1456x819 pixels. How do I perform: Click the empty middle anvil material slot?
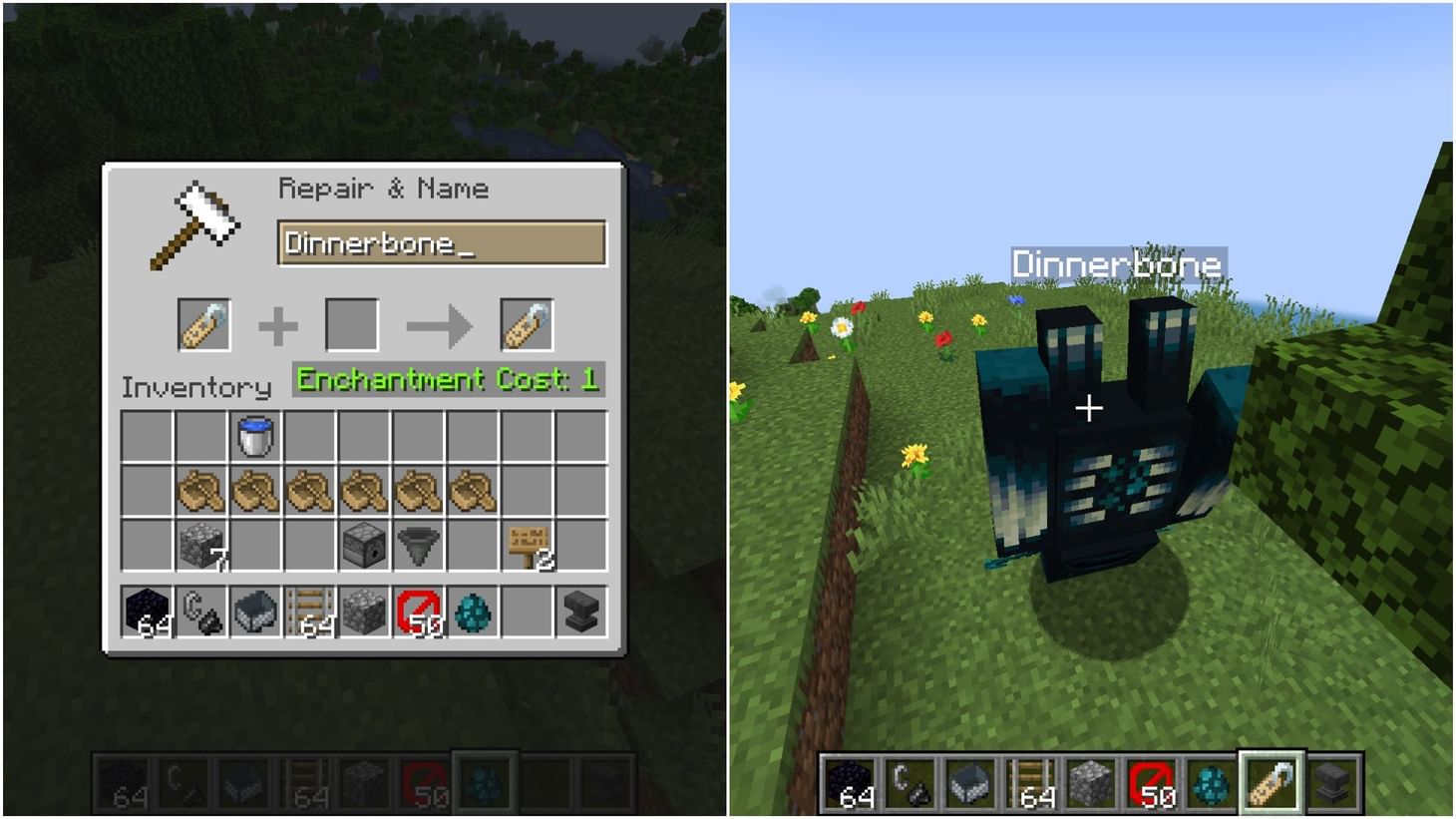(351, 324)
